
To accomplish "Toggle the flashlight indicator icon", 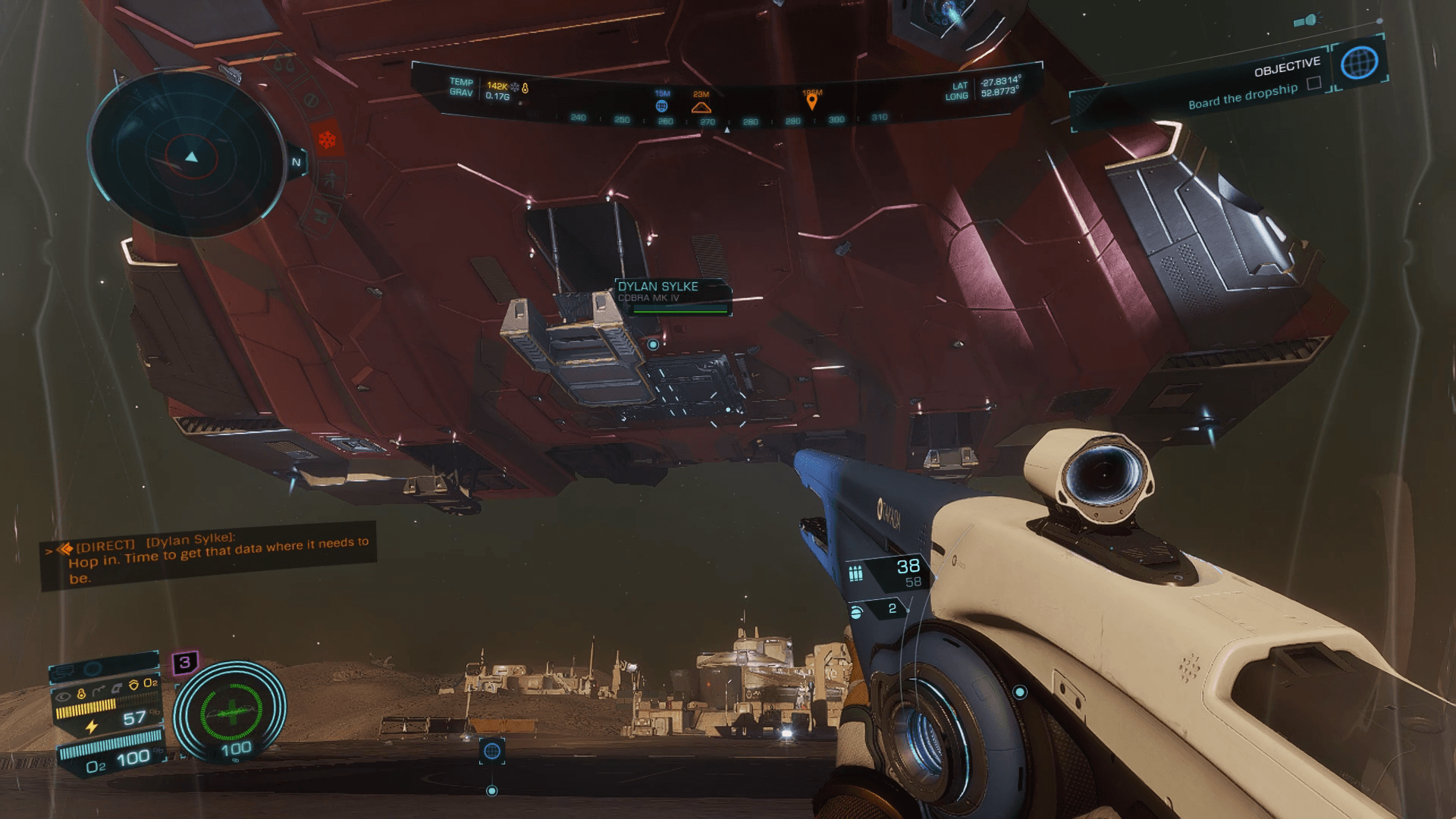I will click(1308, 20).
